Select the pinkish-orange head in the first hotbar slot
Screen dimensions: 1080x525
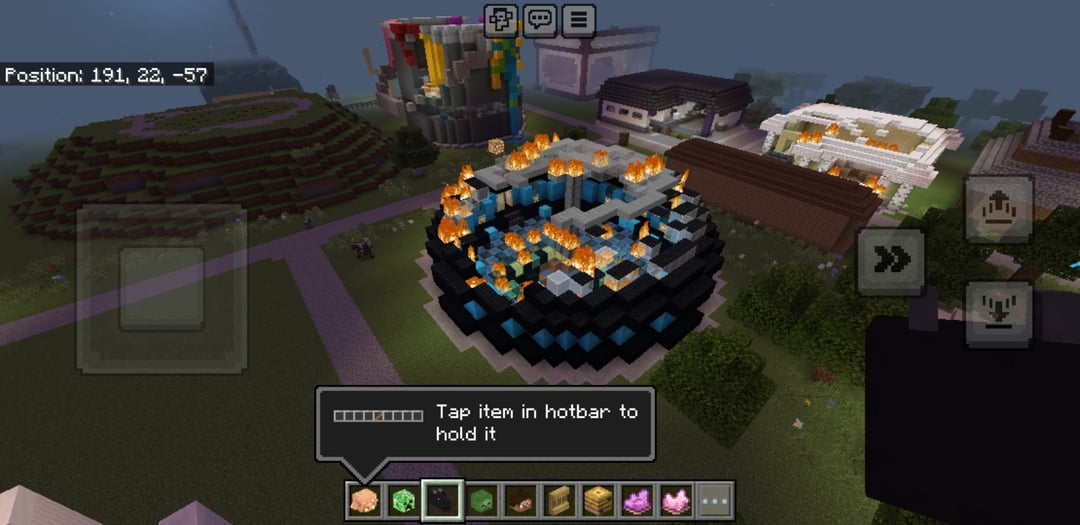click(363, 499)
